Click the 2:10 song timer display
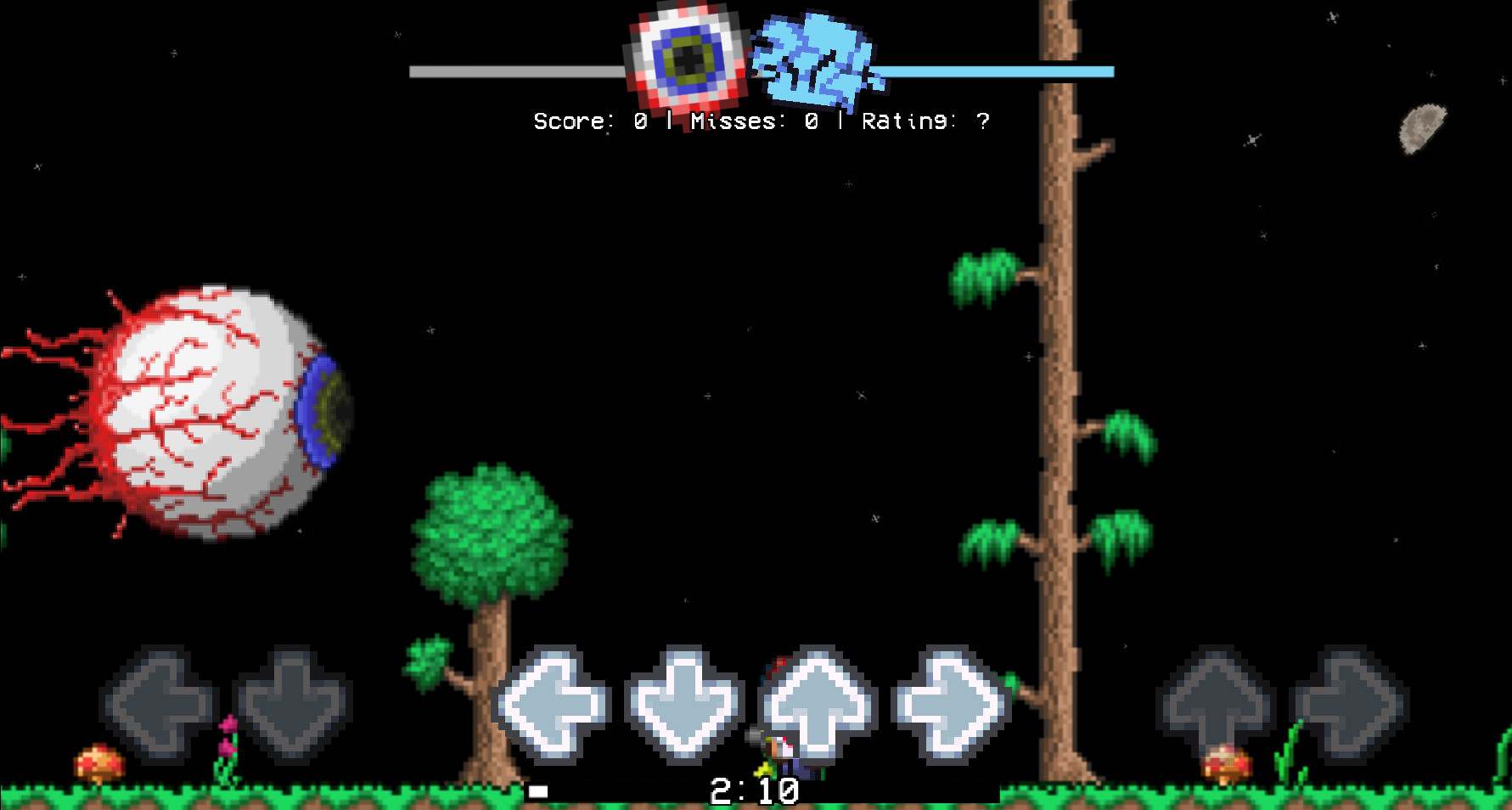The width and height of the screenshot is (1512, 810). coord(754,790)
